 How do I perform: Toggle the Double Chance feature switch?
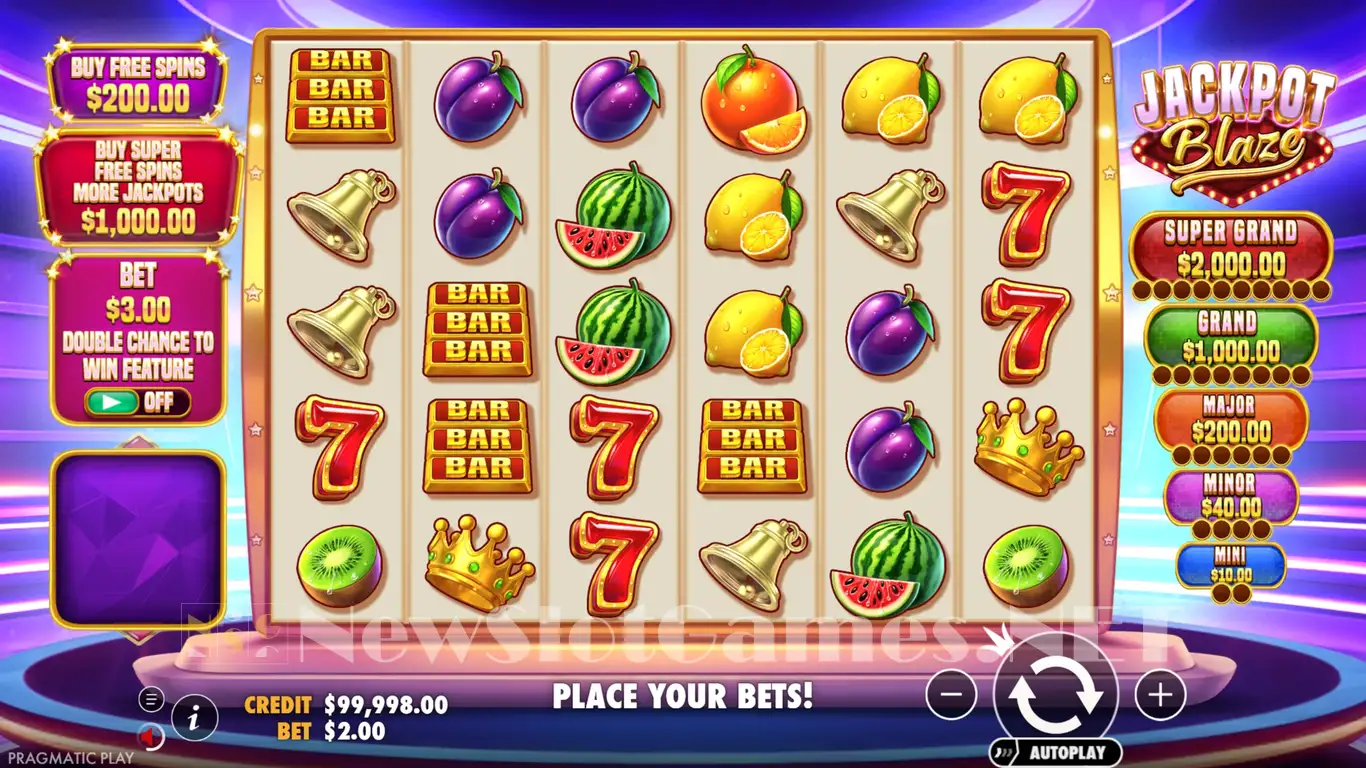137,402
